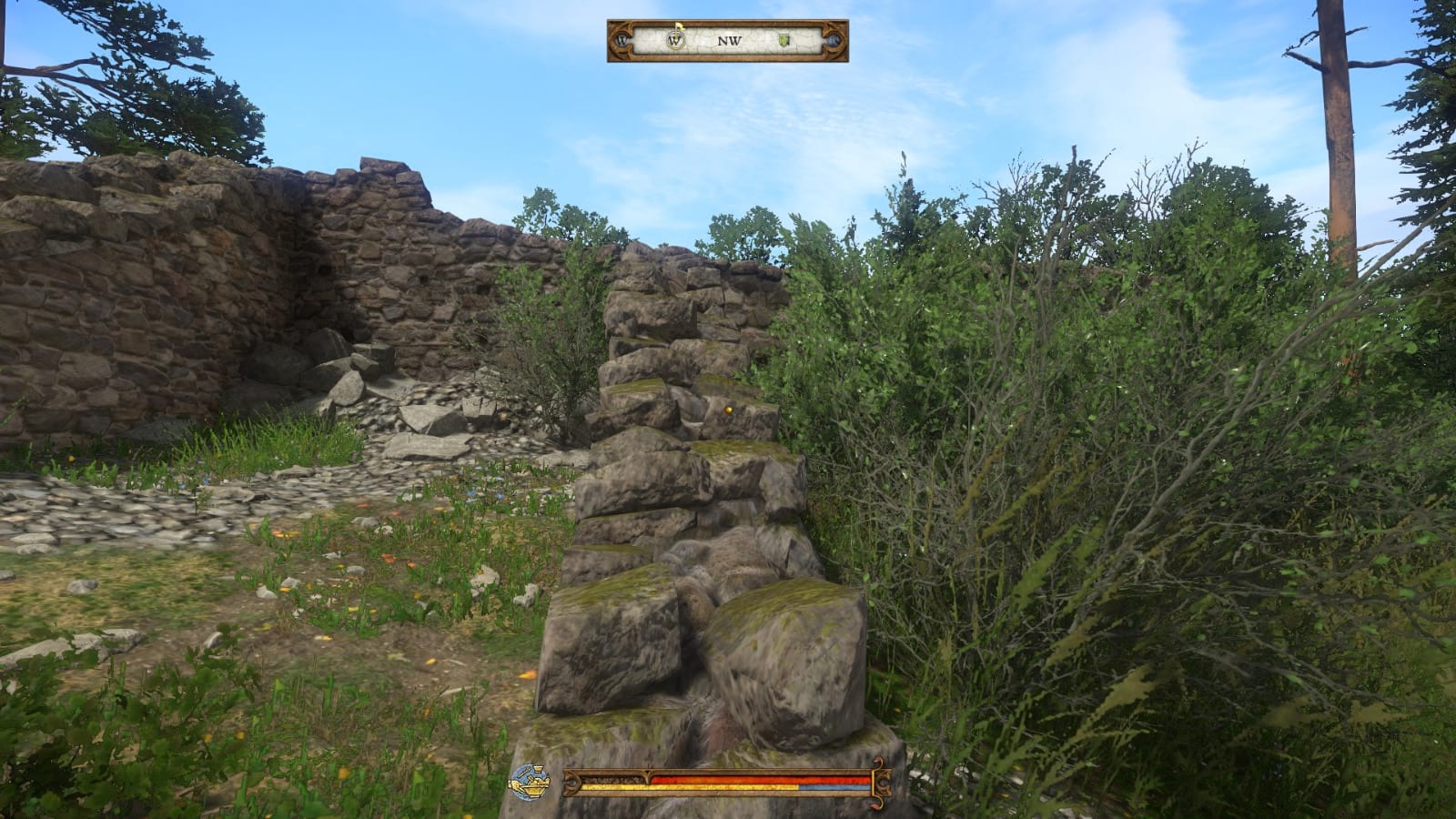Click the blue W marker at the compass left edge
1456x819 pixels.
[x=621, y=39]
